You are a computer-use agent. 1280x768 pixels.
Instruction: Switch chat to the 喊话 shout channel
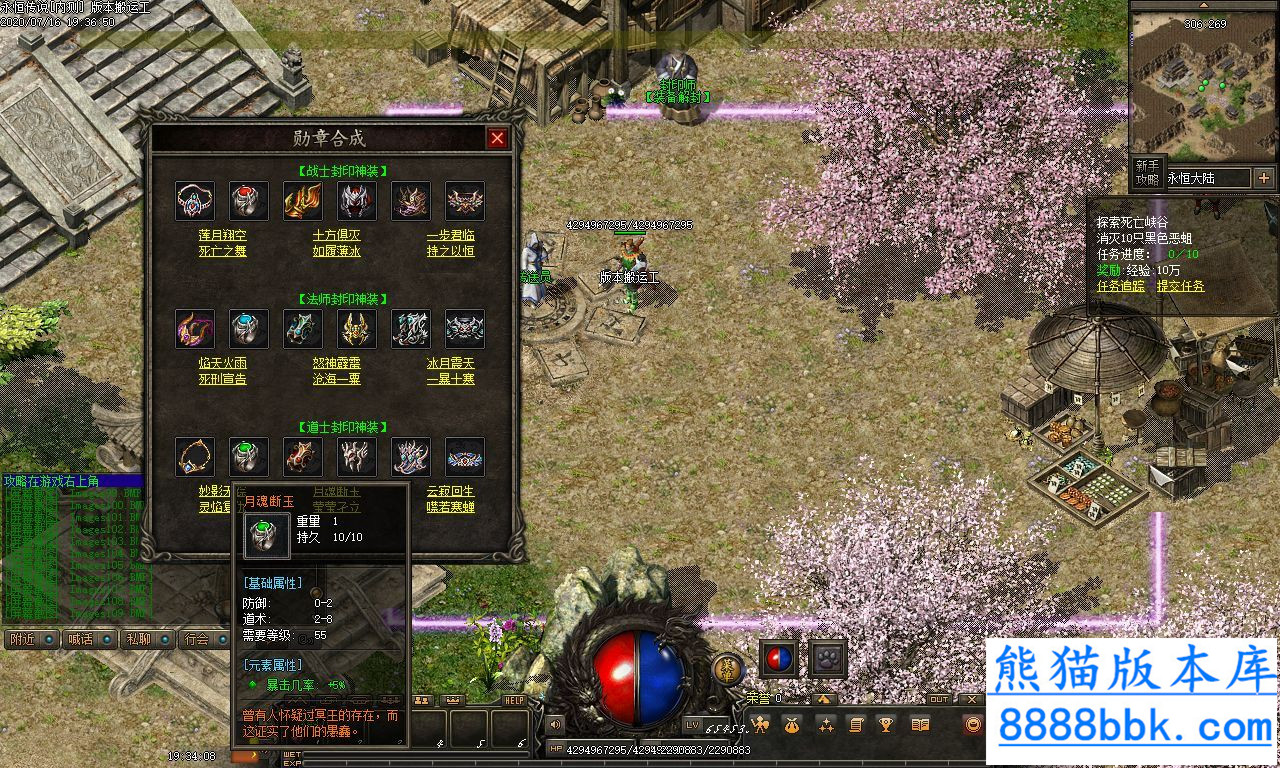click(x=88, y=639)
